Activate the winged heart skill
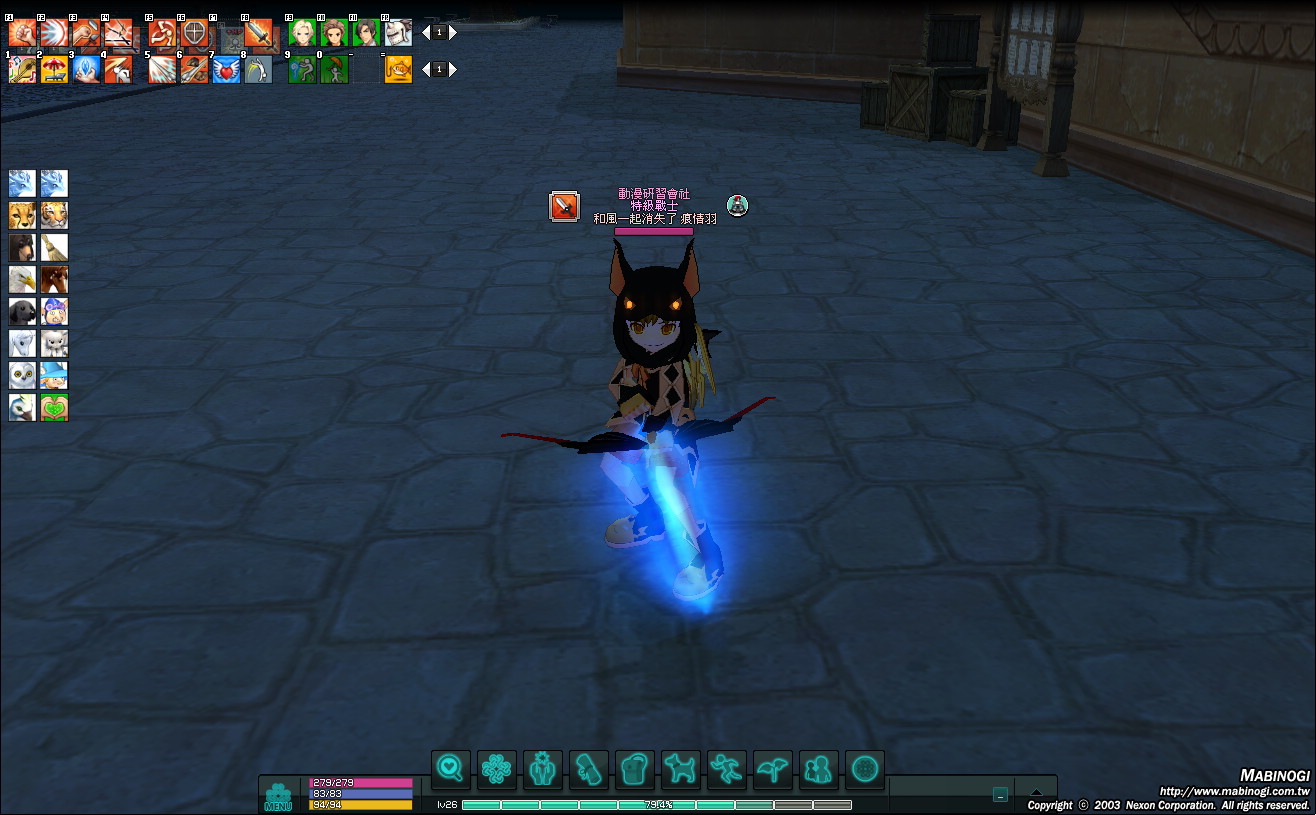1316x815 pixels. click(226, 69)
